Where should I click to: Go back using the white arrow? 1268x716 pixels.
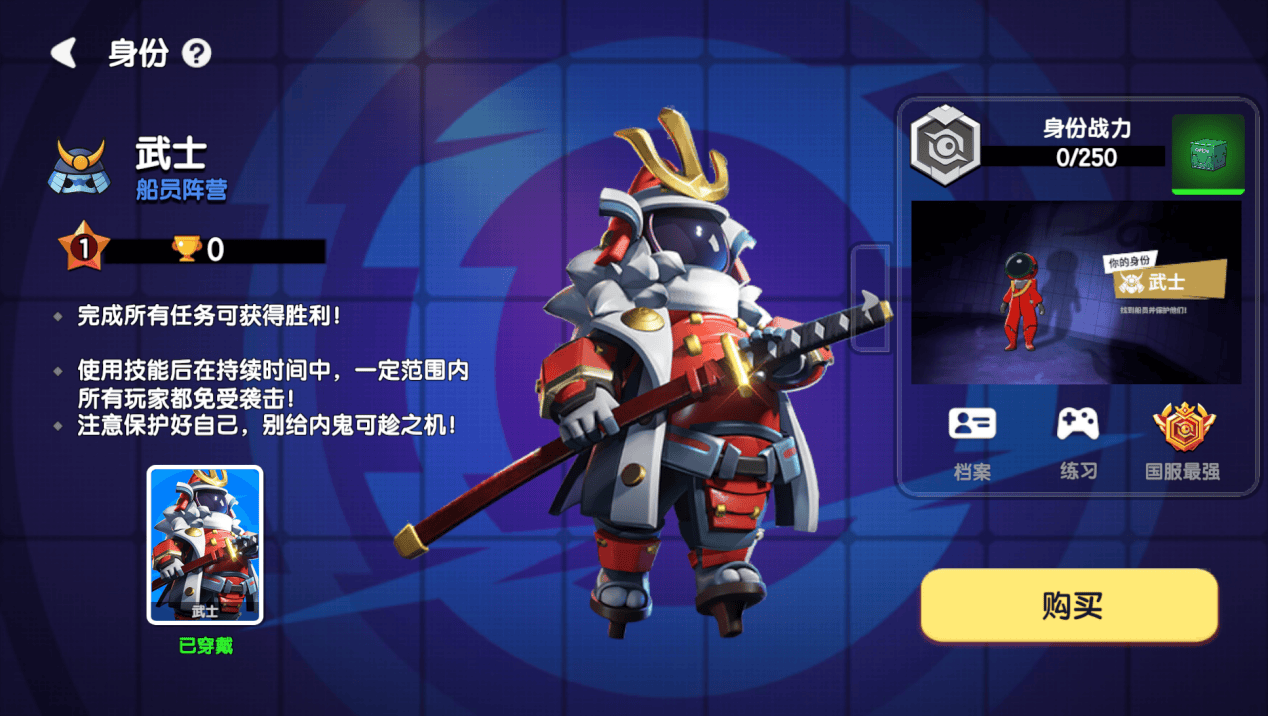pyautogui.click(x=65, y=53)
